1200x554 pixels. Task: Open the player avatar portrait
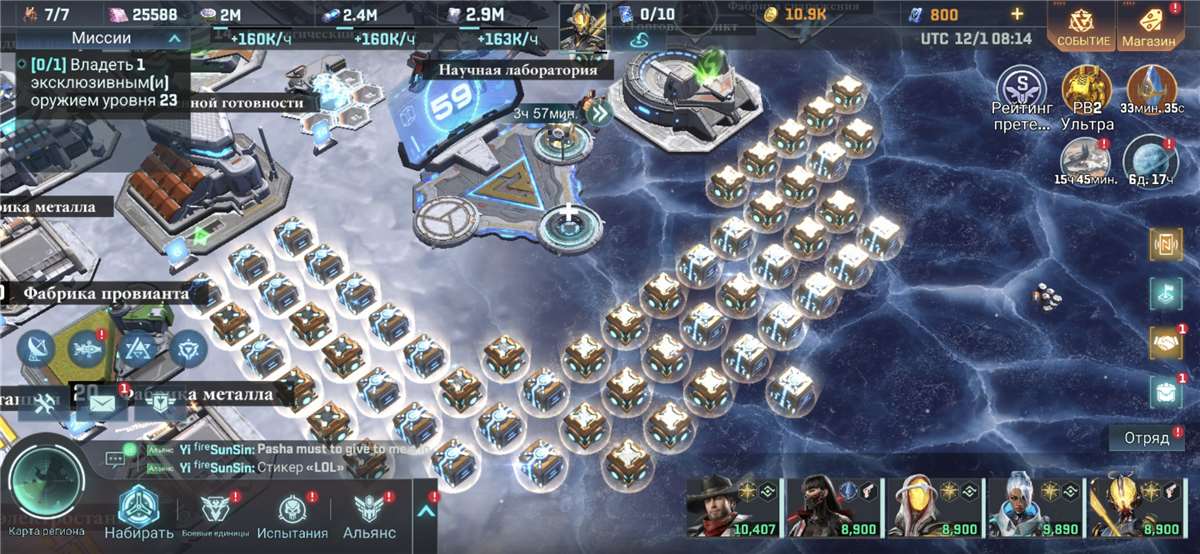point(582,25)
